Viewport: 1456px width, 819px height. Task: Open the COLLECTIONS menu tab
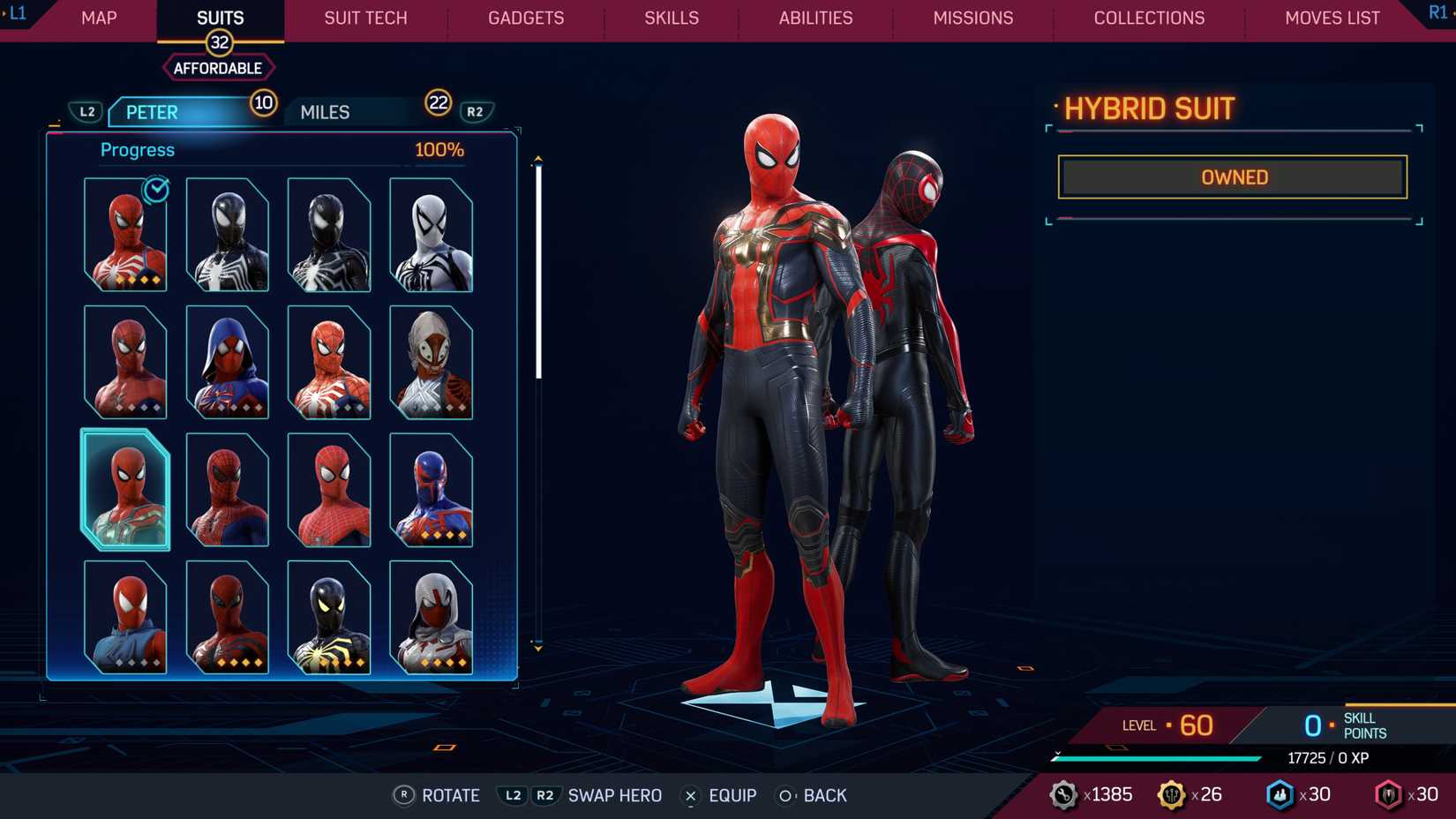tap(1149, 18)
